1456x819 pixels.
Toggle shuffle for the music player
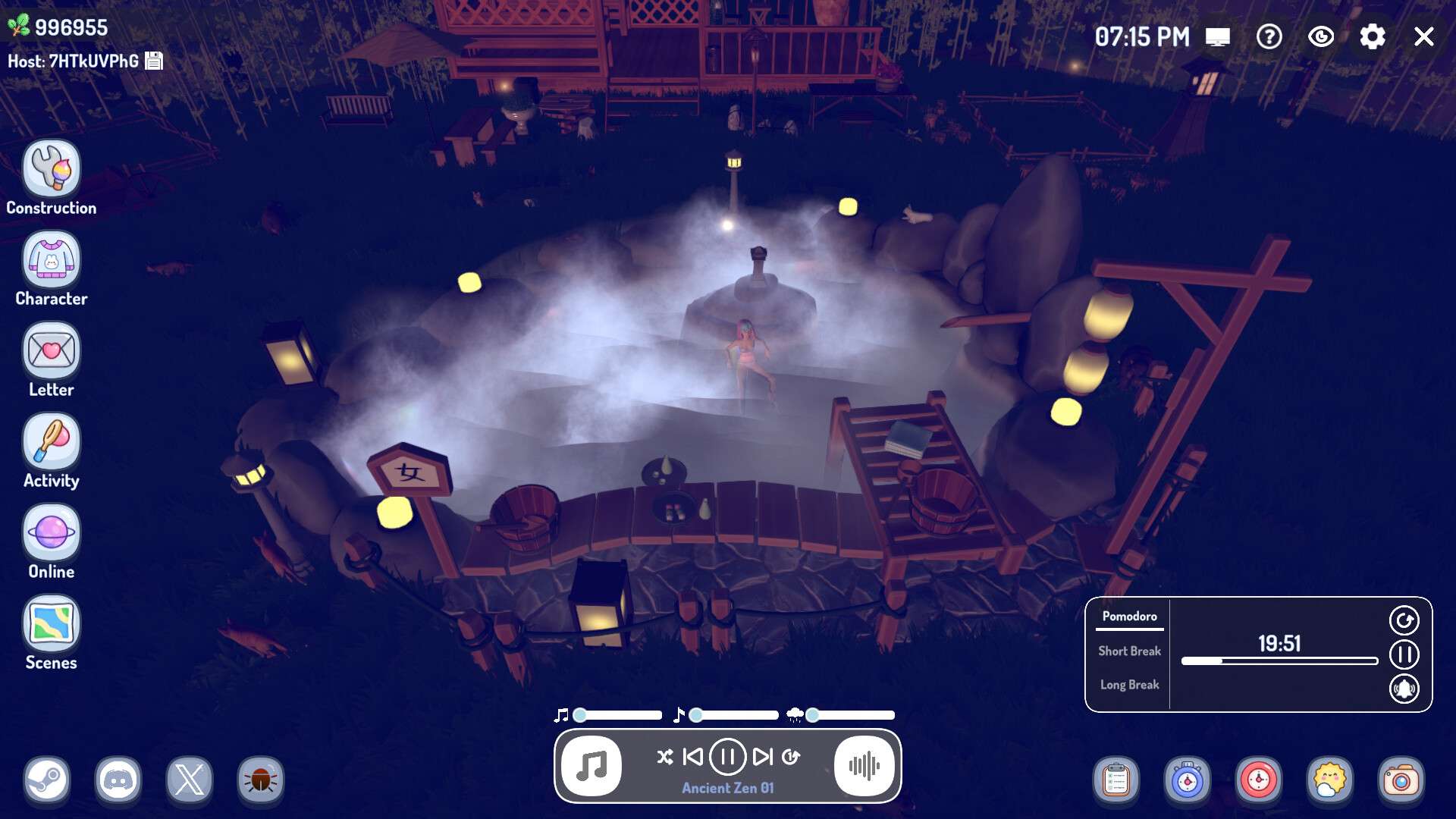664,757
